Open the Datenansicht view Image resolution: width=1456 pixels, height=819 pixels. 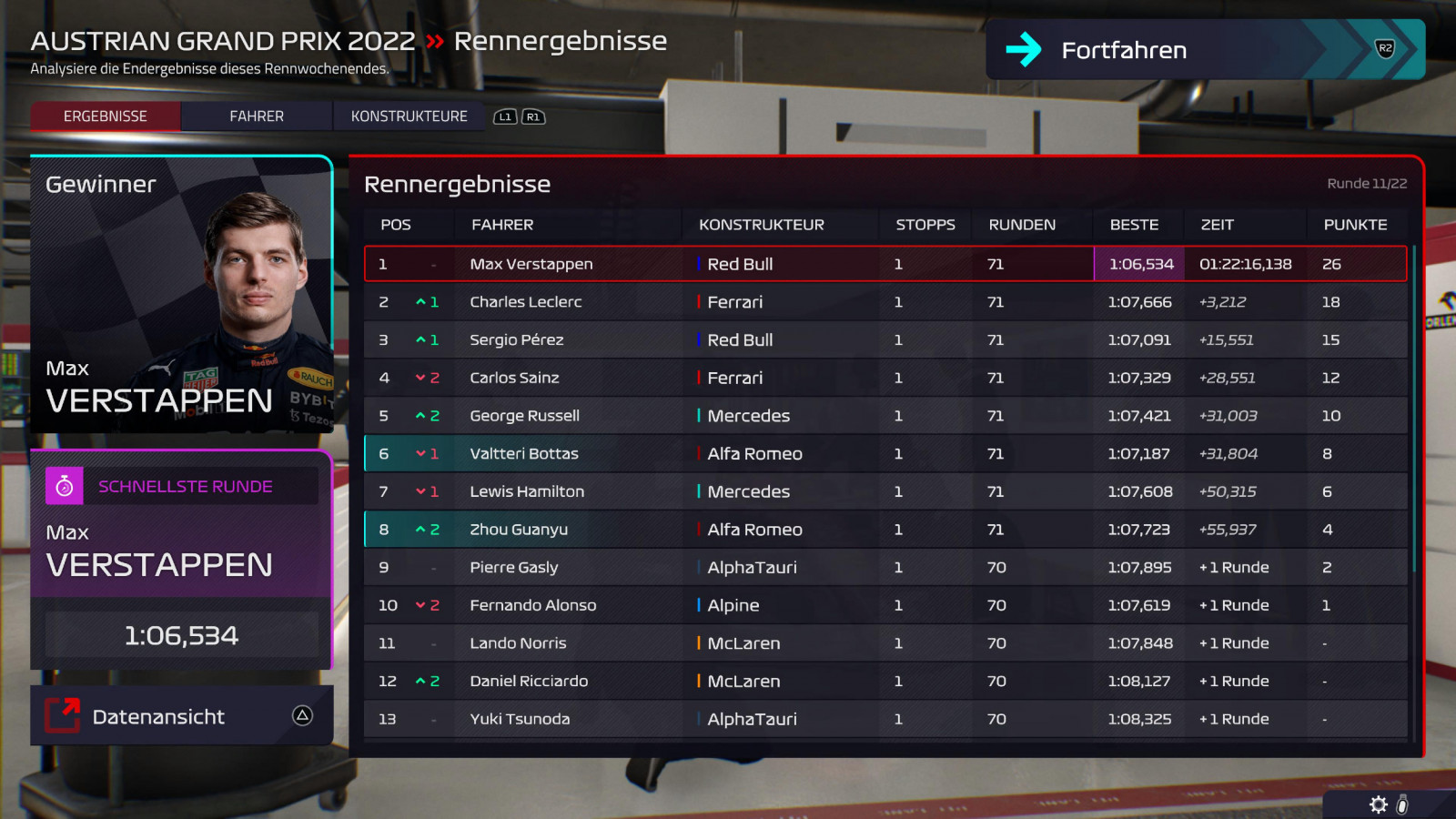pos(181,716)
